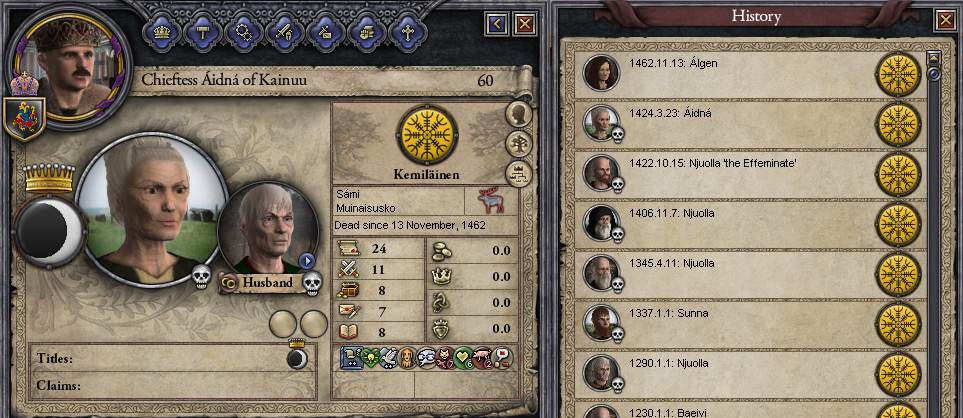Click the 1406.11.7 Njuolla entry

(x=740, y=222)
